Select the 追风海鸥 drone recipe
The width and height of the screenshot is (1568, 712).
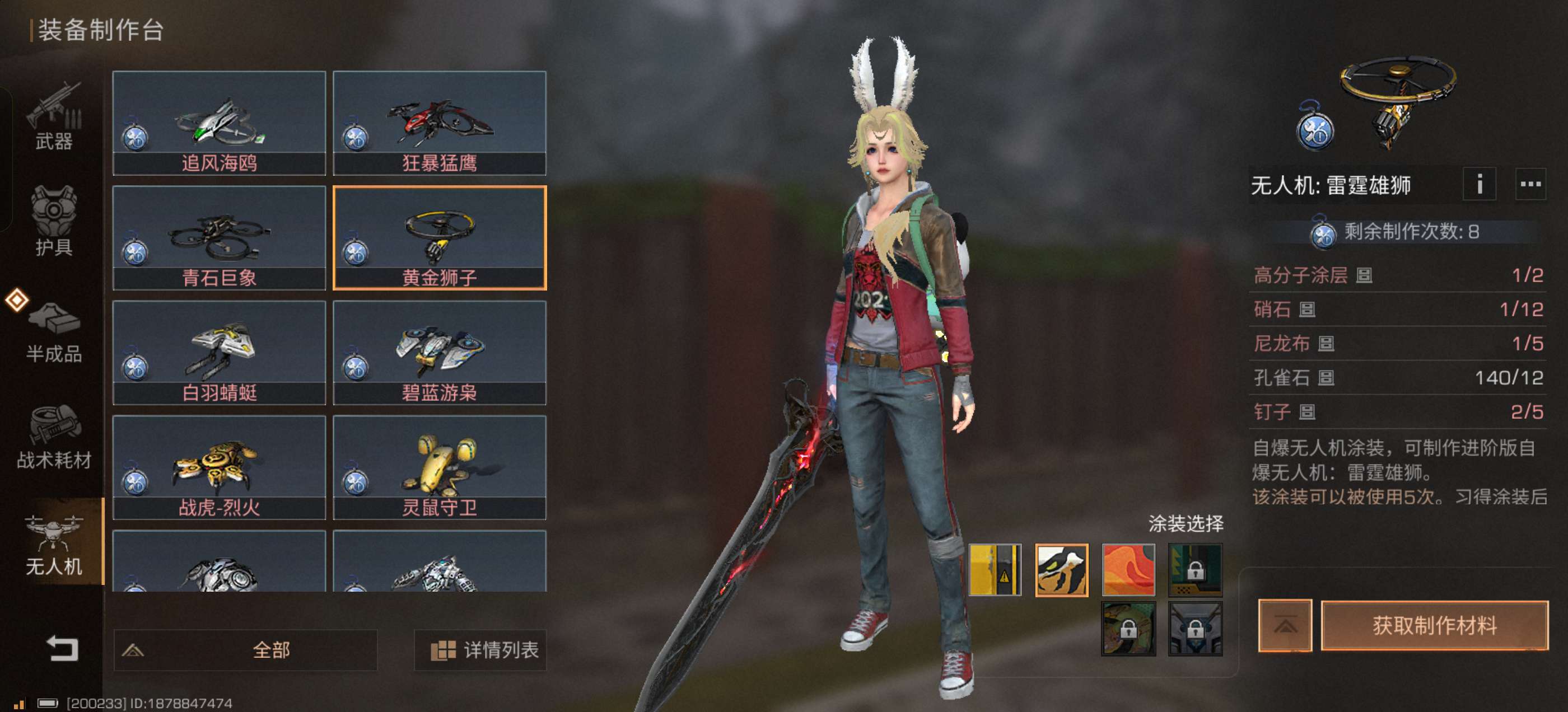219,123
